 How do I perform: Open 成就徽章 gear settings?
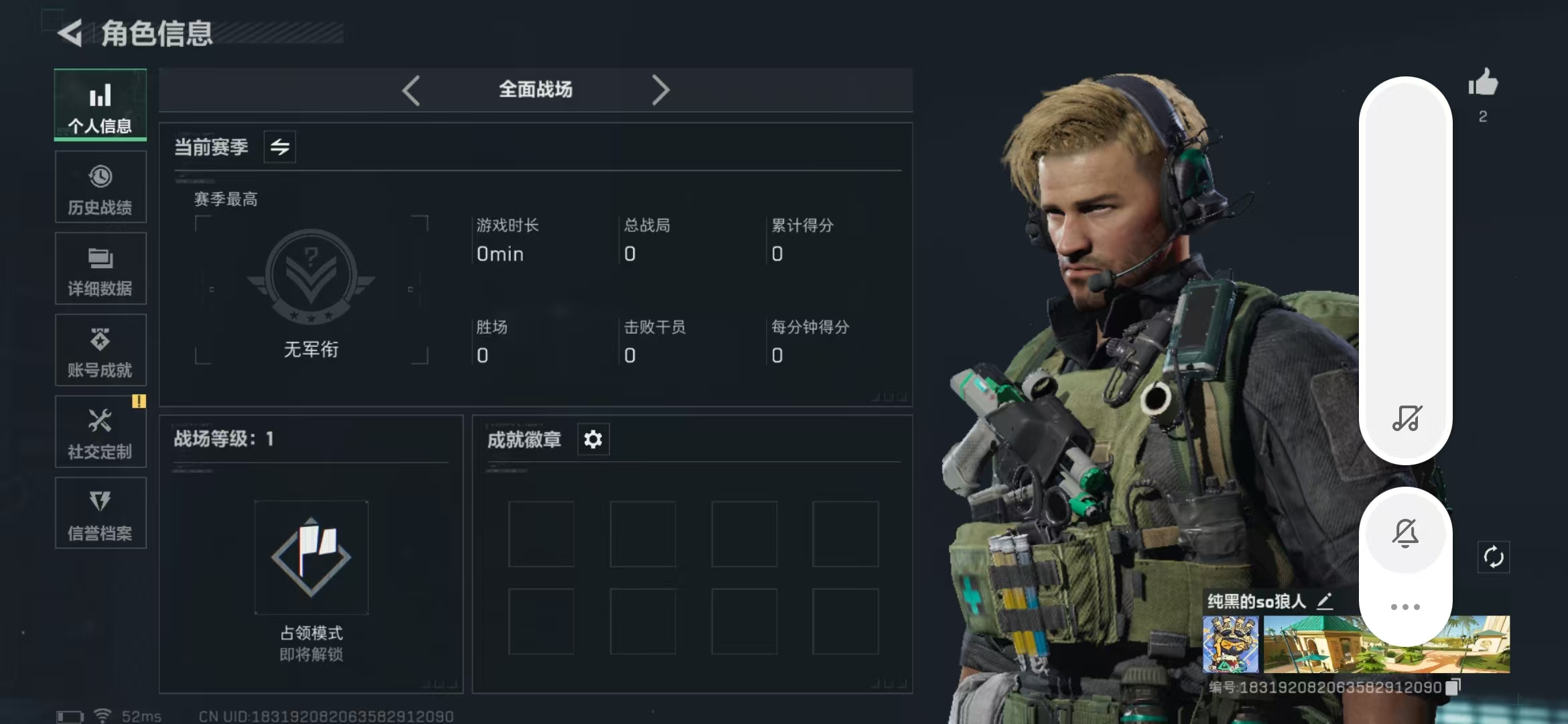(593, 440)
